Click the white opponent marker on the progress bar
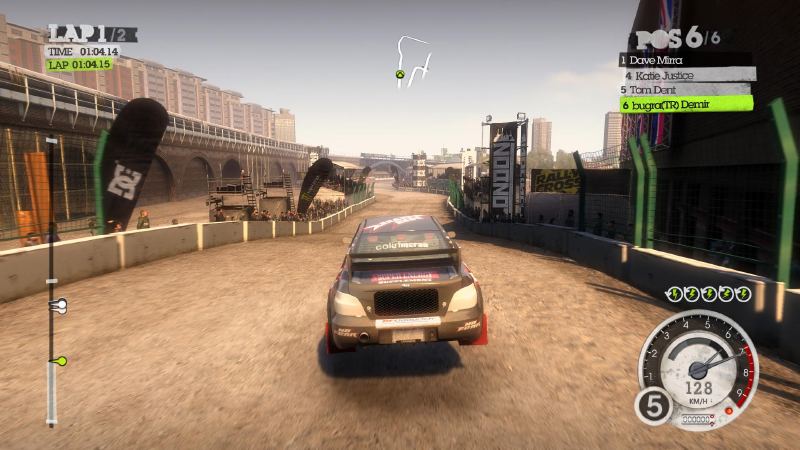800x450 pixels. 58,304
